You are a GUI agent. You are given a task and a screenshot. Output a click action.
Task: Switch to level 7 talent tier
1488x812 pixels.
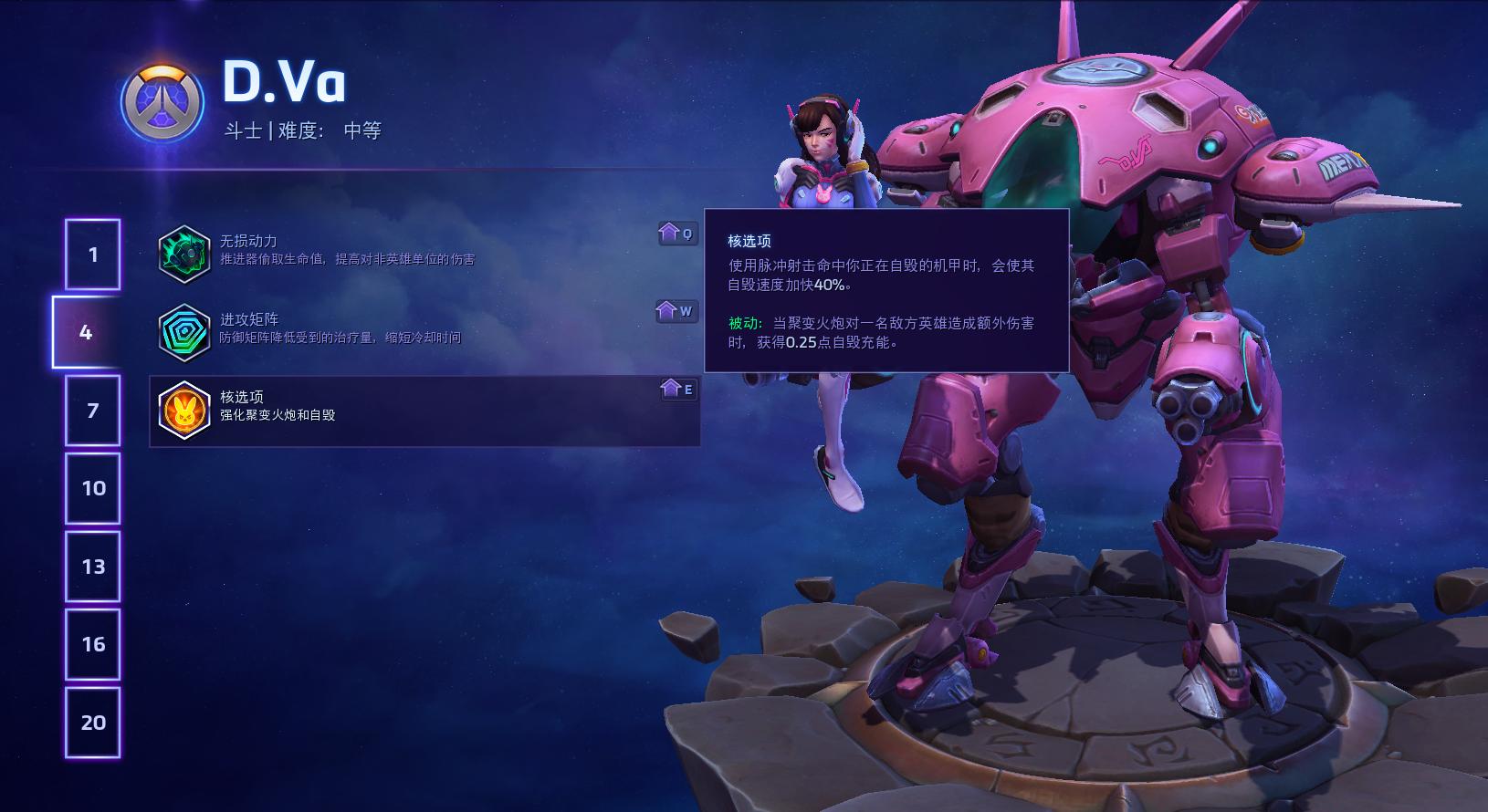(x=92, y=410)
